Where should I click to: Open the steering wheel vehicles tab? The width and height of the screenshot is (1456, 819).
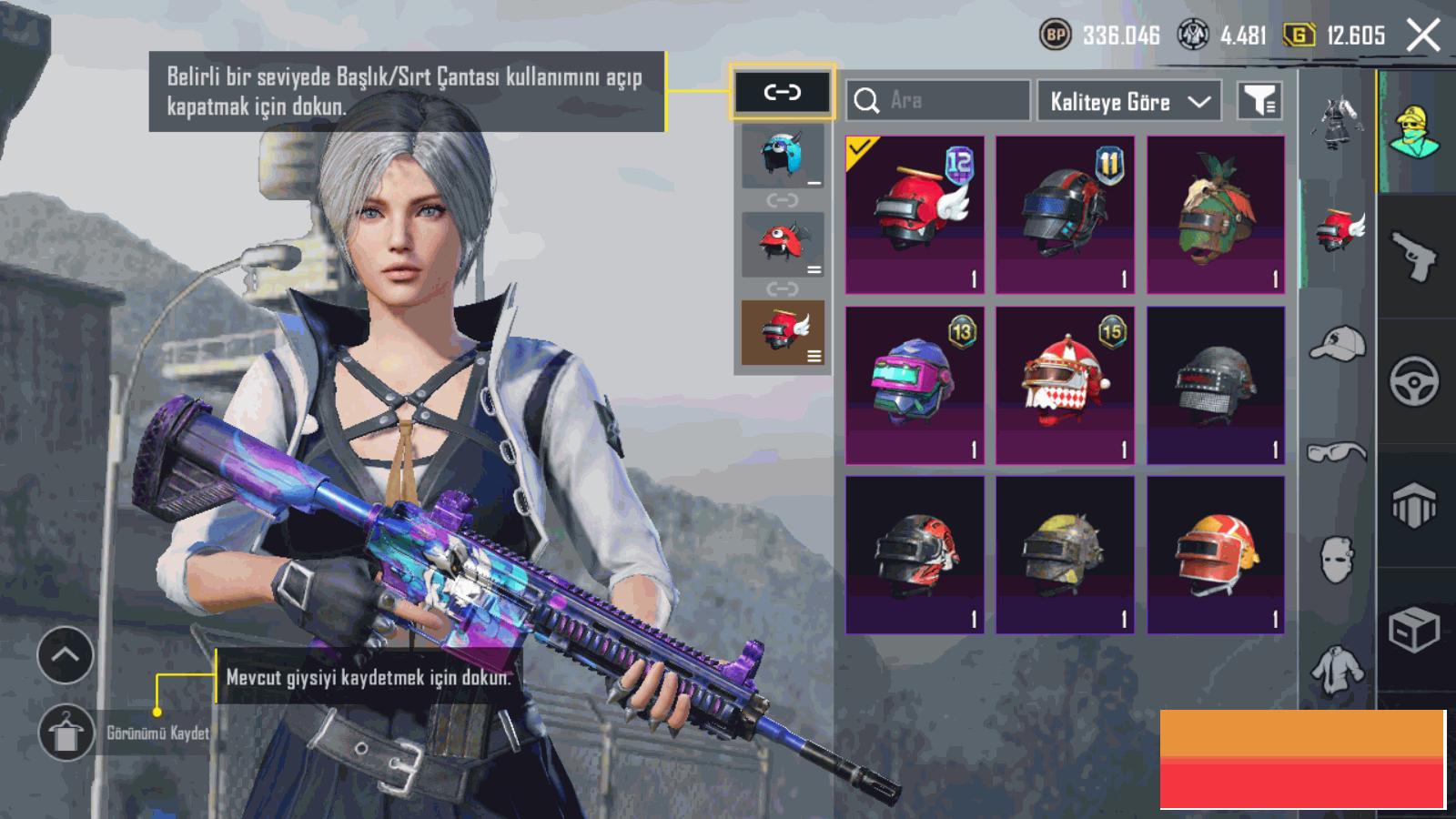[1413, 380]
